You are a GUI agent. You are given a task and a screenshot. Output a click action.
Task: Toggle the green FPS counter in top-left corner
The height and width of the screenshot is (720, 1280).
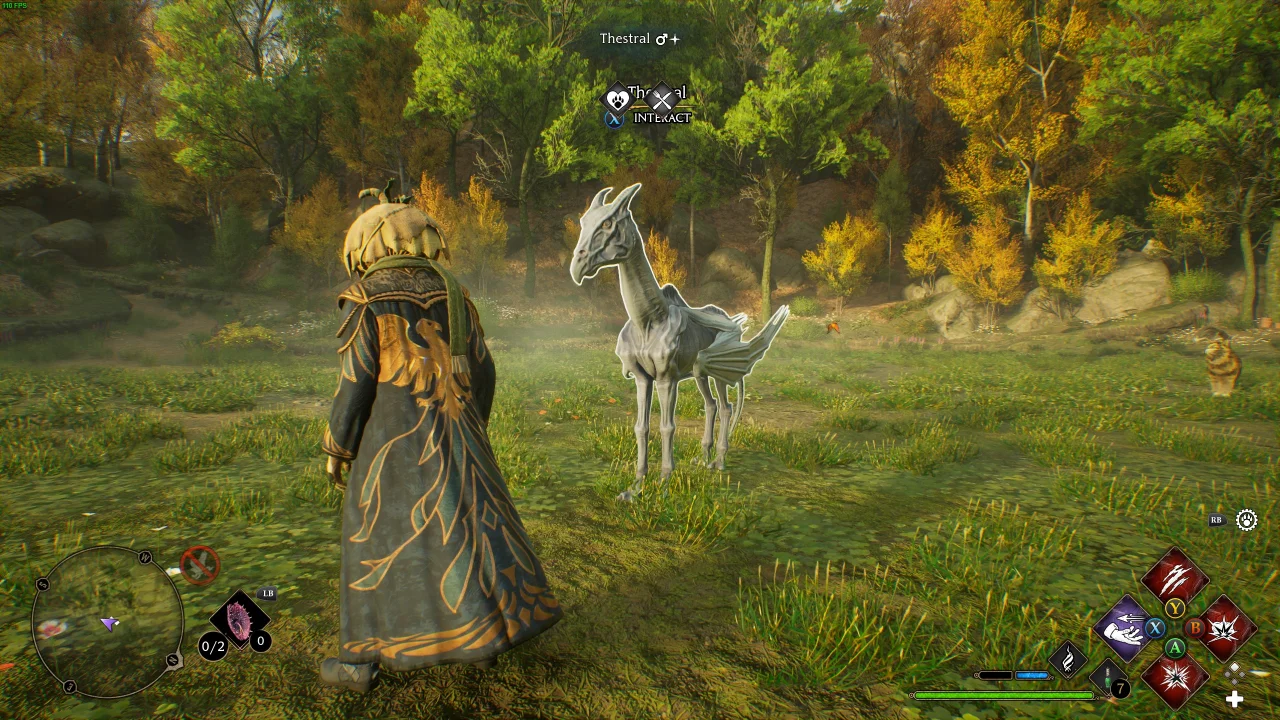[x=16, y=6]
